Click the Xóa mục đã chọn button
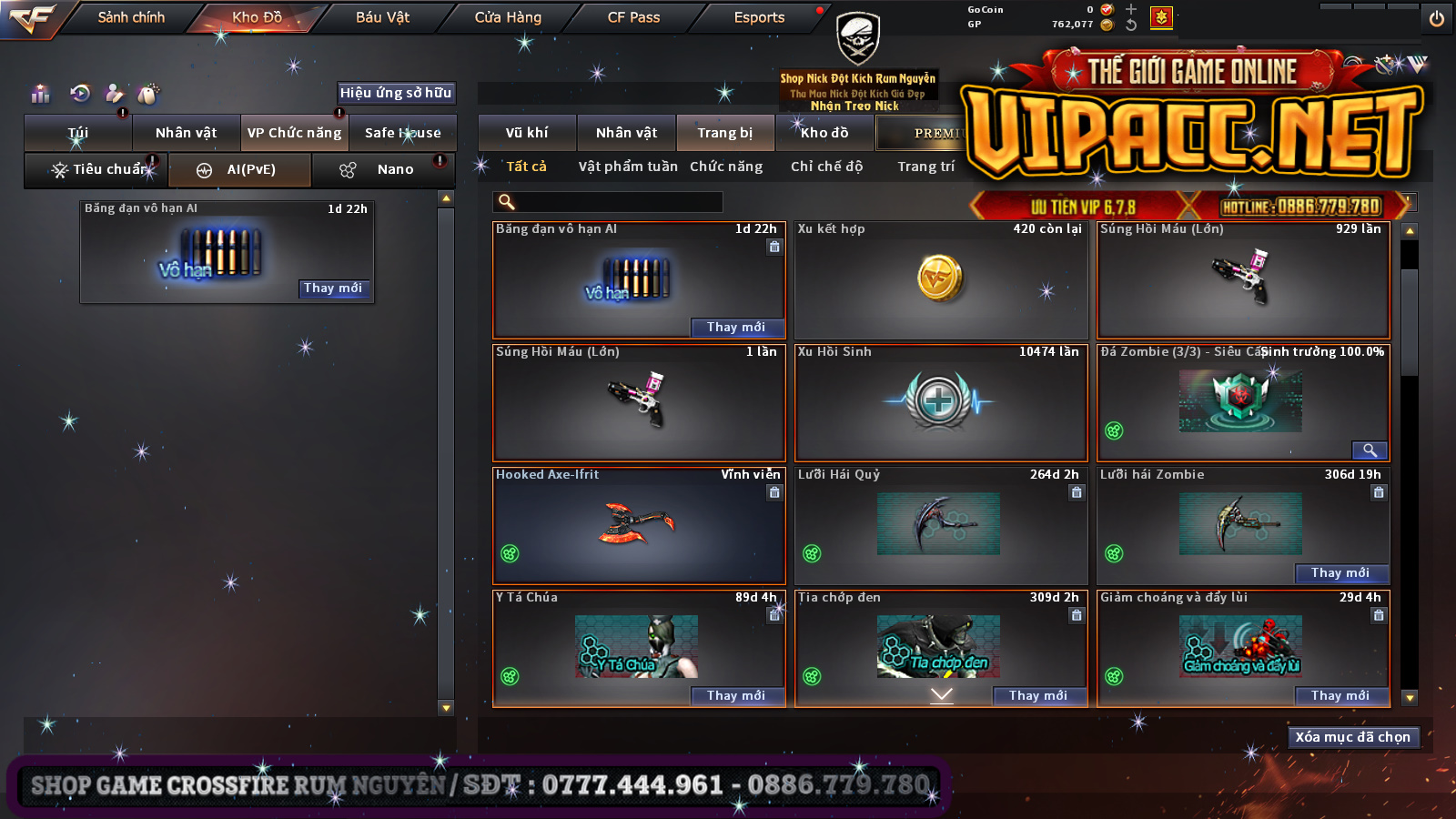Viewport: 1456px width, 819px height. pyautogui.click(x=1352, y=737)
